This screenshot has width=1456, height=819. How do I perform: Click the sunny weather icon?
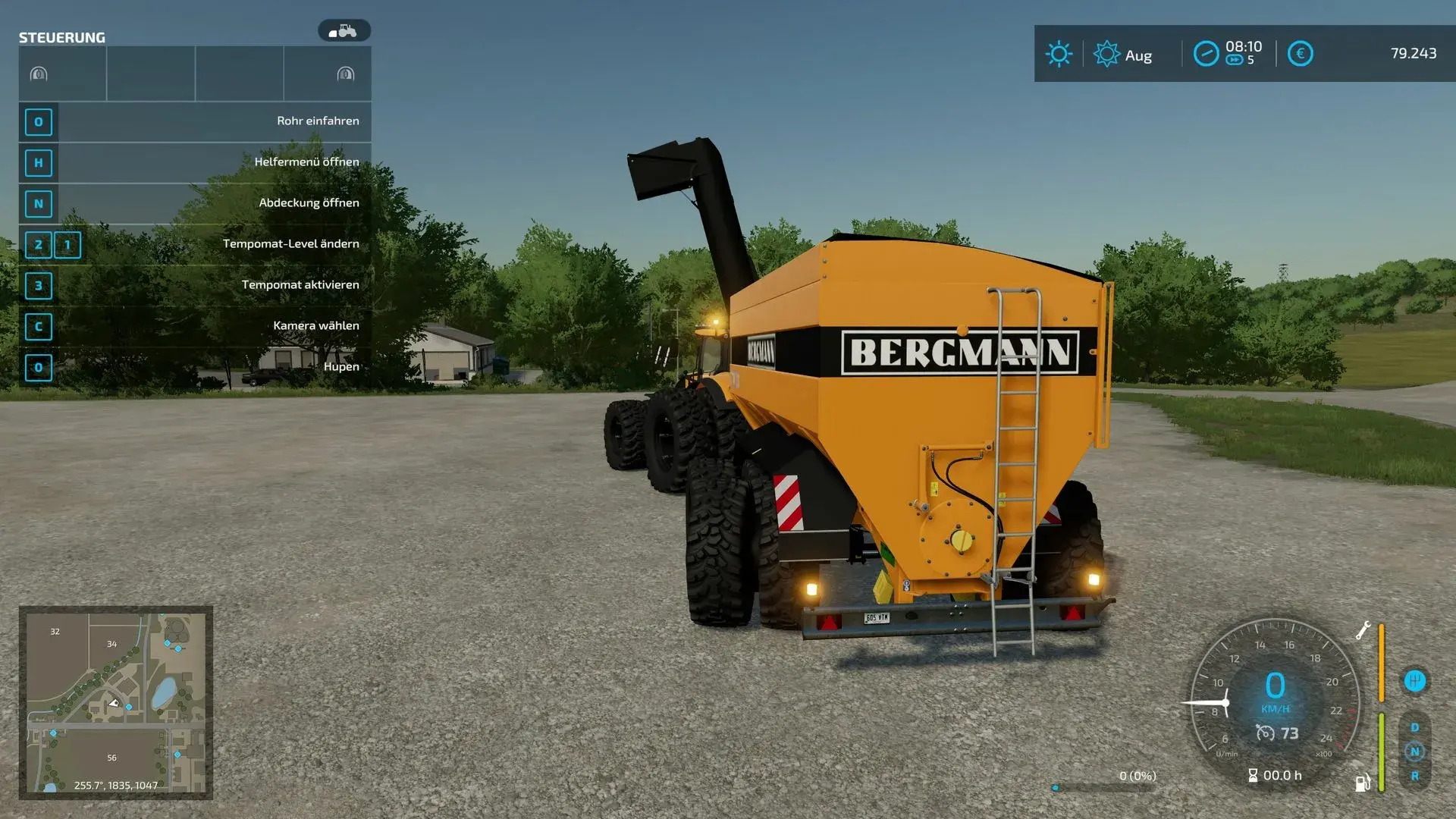coord(1059,54)
